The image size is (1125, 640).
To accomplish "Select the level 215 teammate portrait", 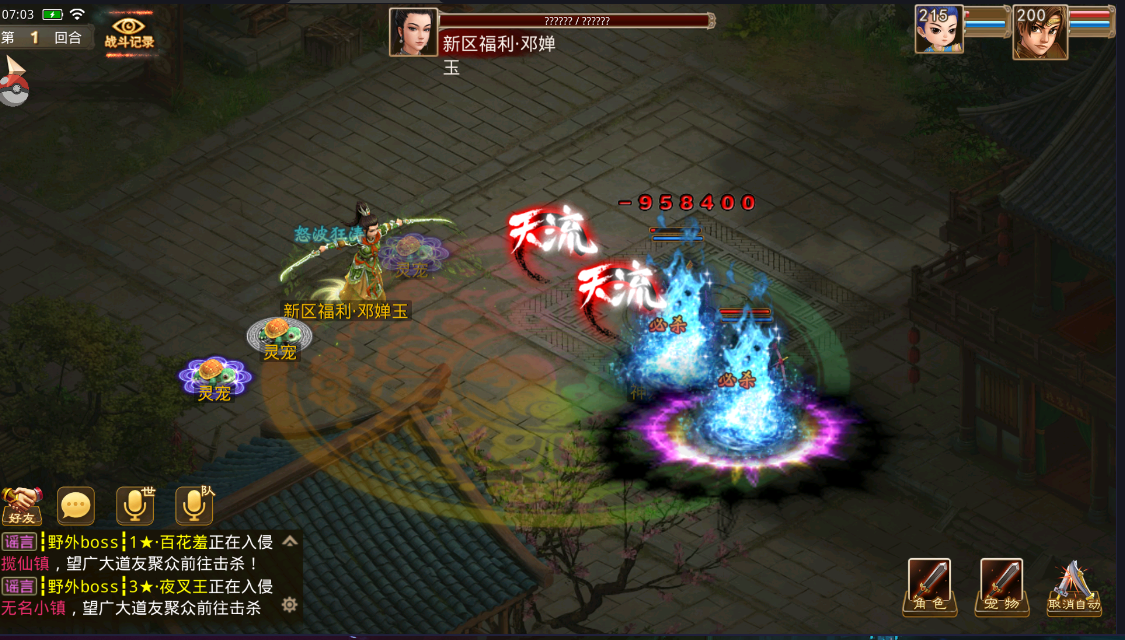I will 939,30.
